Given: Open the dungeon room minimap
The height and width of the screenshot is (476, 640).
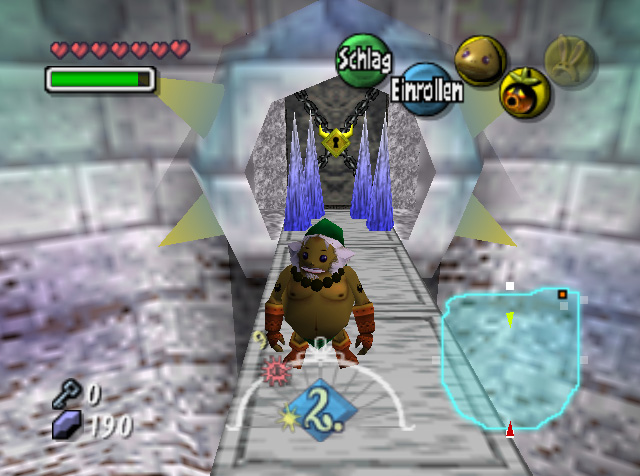Looking at the screenshot, I should click(511, 355).
